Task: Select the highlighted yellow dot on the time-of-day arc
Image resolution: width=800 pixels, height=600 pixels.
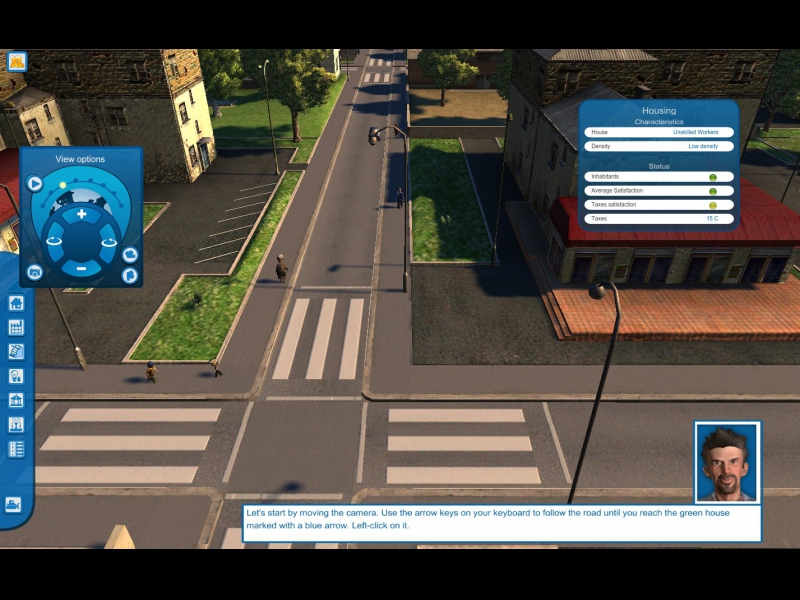Action: pos(62,185)
